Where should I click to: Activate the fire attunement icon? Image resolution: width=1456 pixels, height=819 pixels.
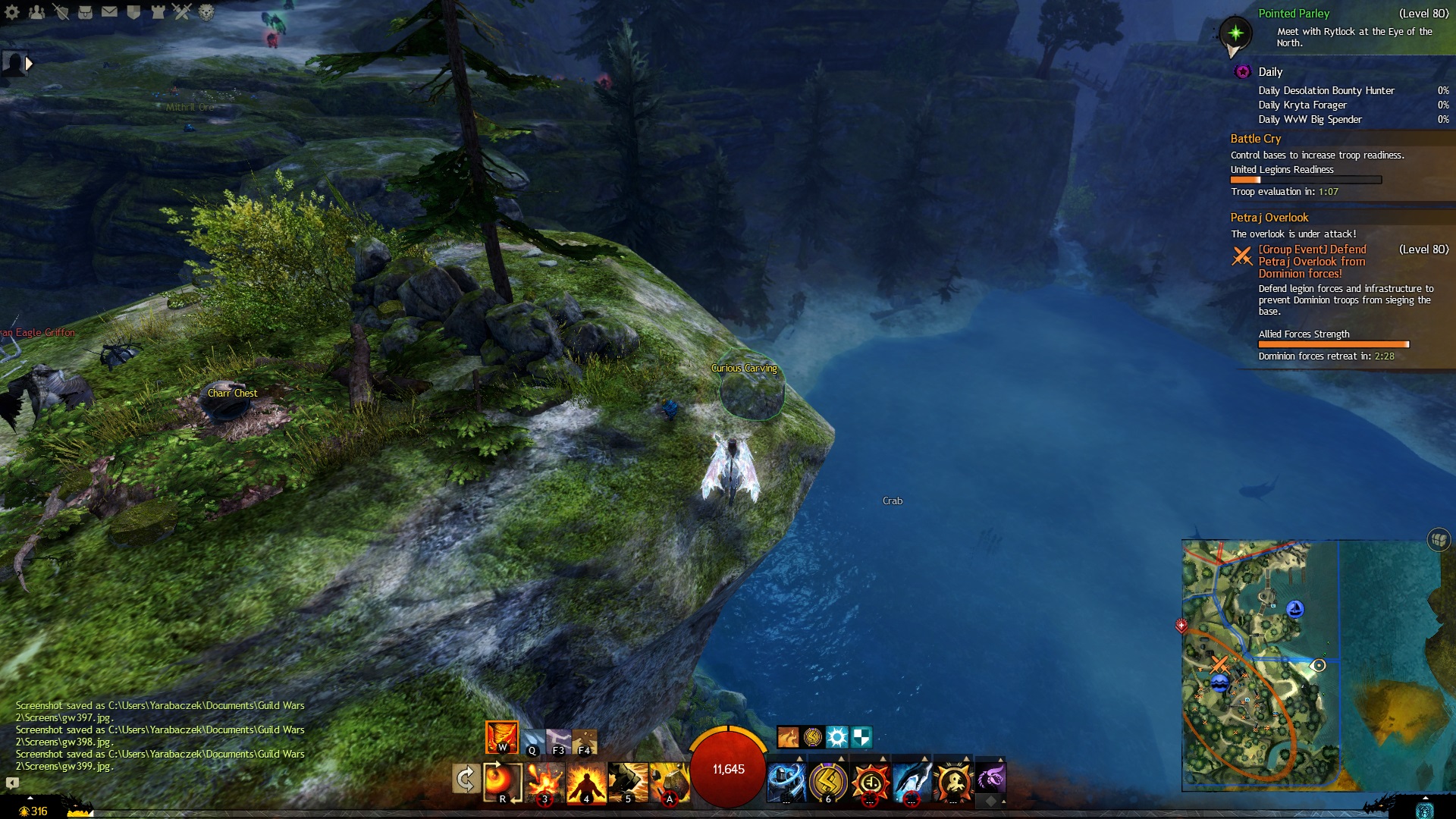pyautogui.click(x=501, y=737)
